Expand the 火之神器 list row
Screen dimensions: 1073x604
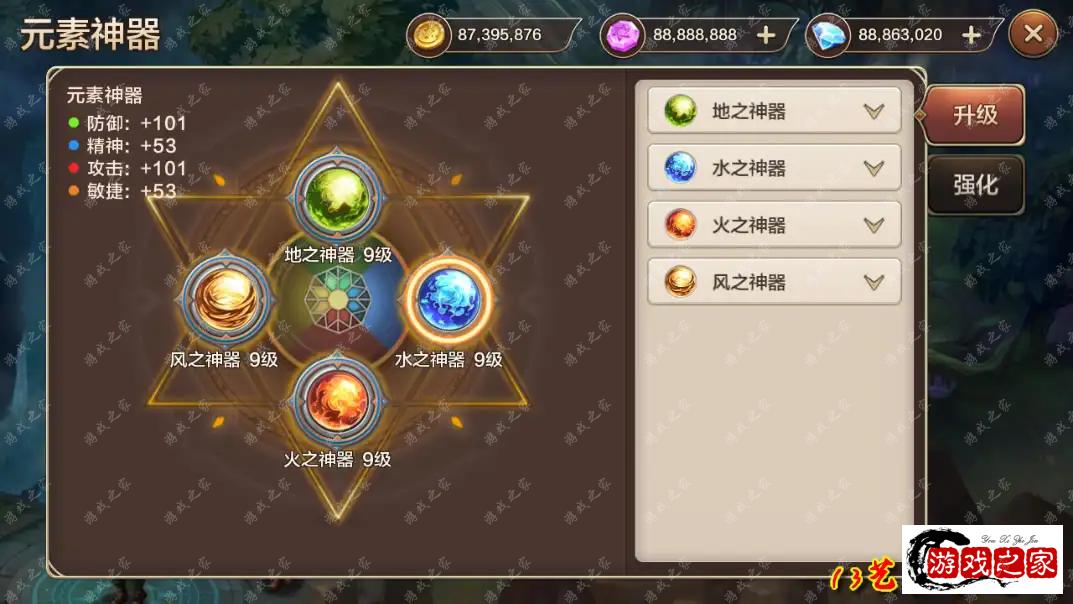[874, 225]
